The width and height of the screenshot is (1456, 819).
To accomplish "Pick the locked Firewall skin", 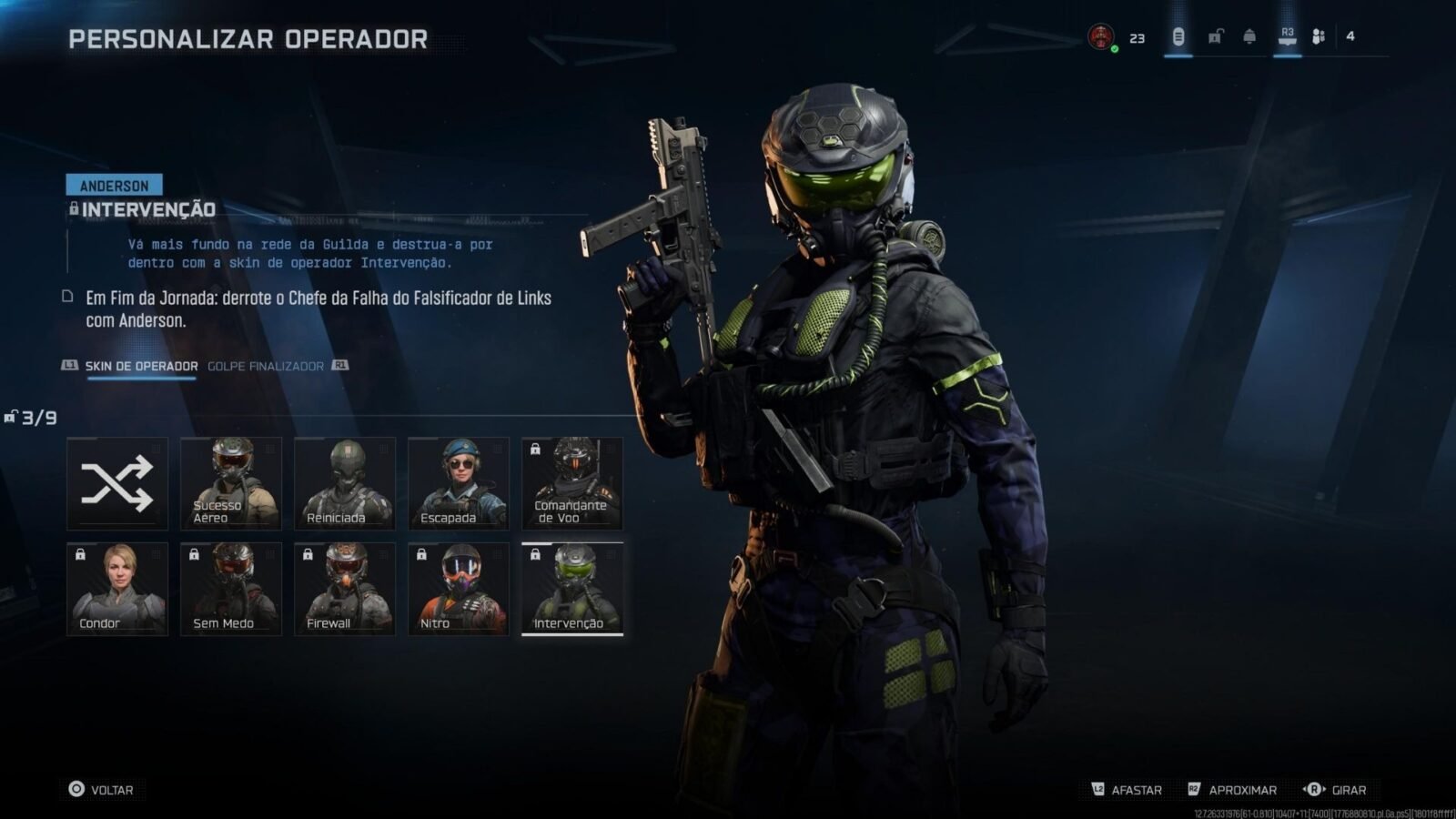I will tap(345, 589).
